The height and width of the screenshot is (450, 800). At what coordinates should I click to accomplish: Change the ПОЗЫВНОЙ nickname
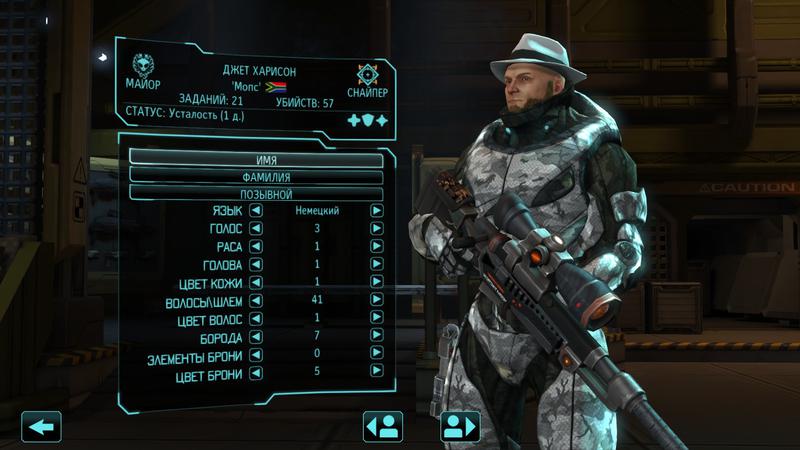(x=257, y=193)
